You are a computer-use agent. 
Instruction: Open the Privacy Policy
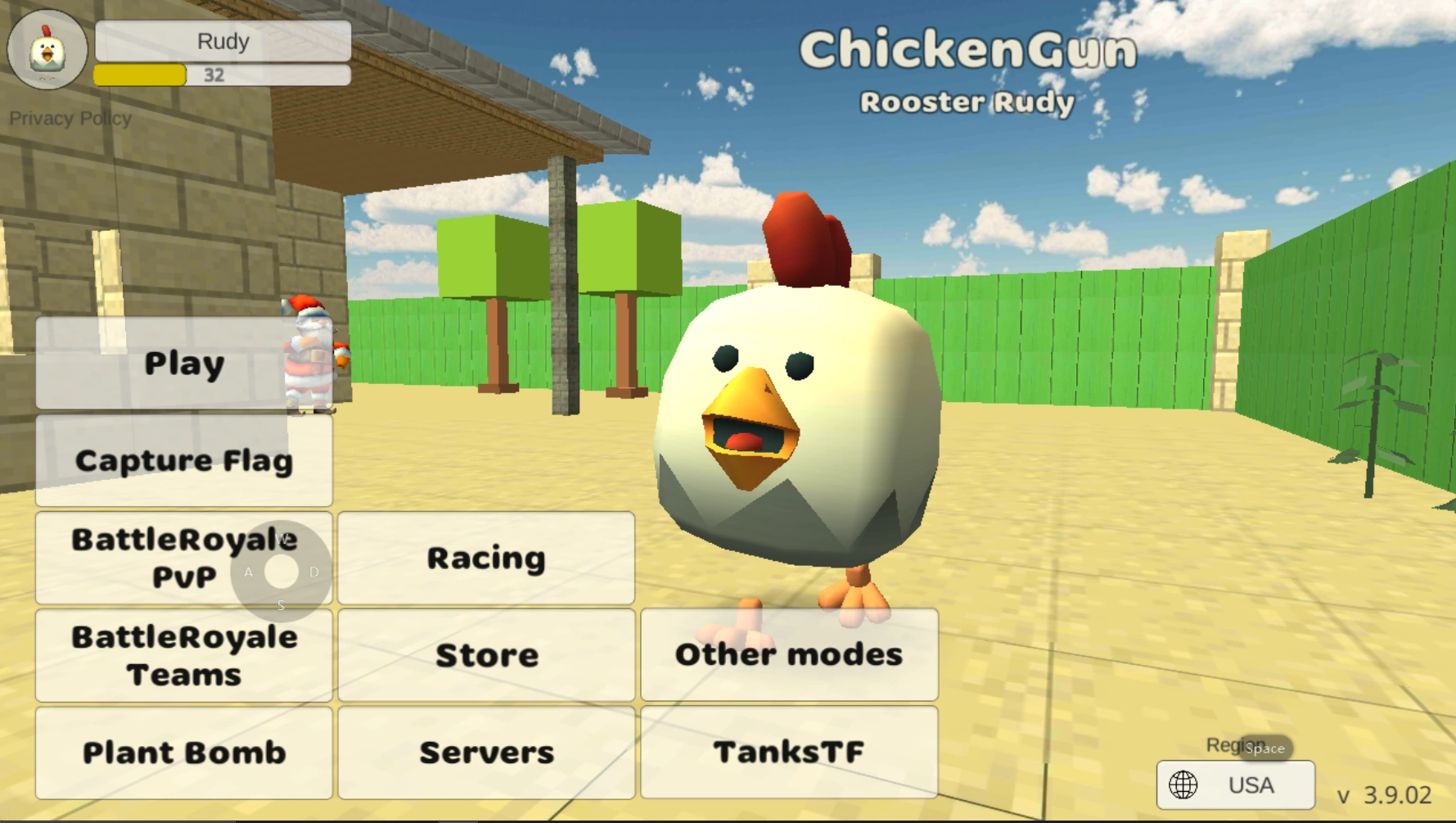[71, 118]
